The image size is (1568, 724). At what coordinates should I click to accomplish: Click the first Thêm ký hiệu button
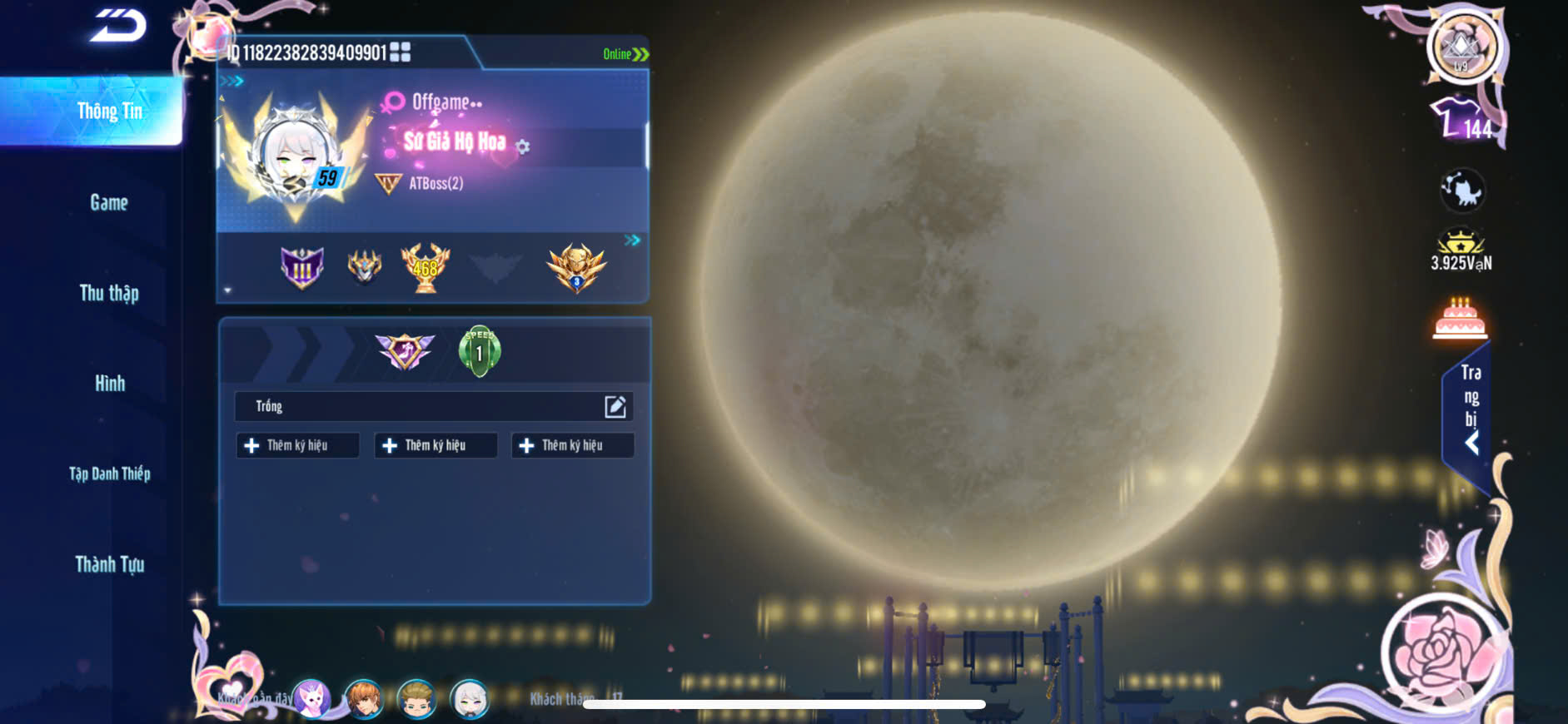(297, 445)
